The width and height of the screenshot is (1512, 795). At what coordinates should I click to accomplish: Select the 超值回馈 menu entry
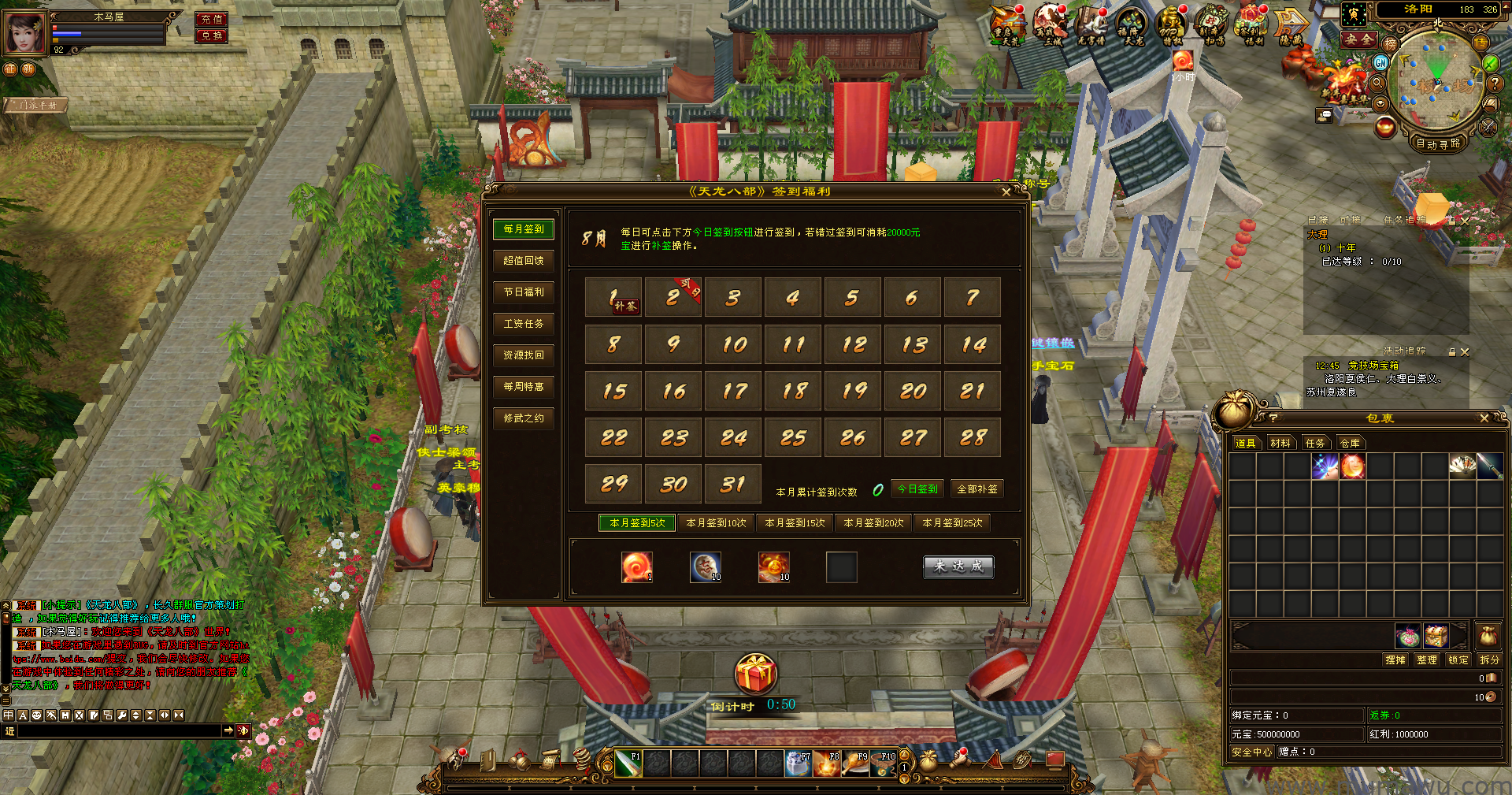(524, 261)
